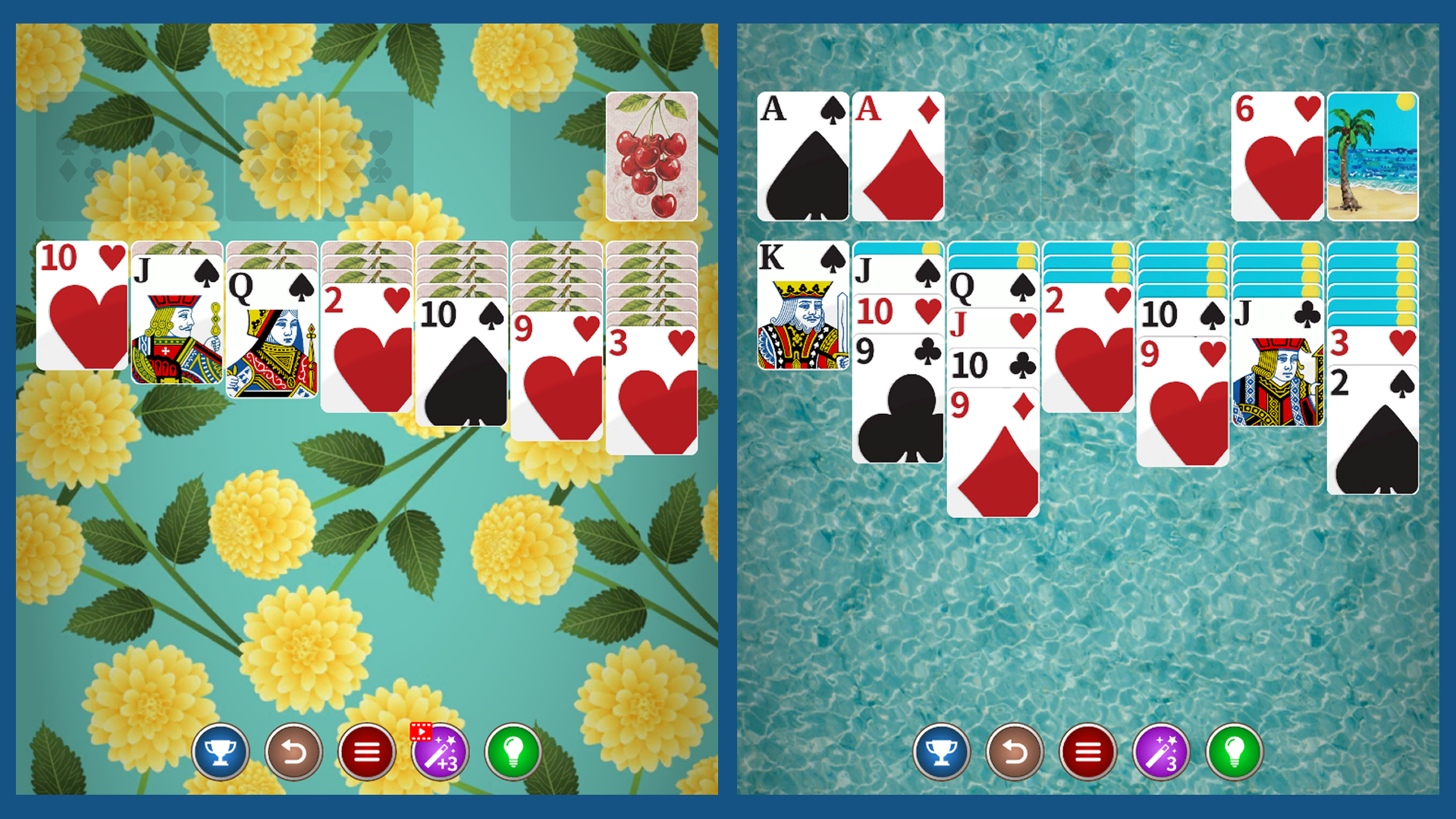The width and height of the screenshot is (1456, 819).
Task: Open the menu in the right game
Action: (1087, 752)
